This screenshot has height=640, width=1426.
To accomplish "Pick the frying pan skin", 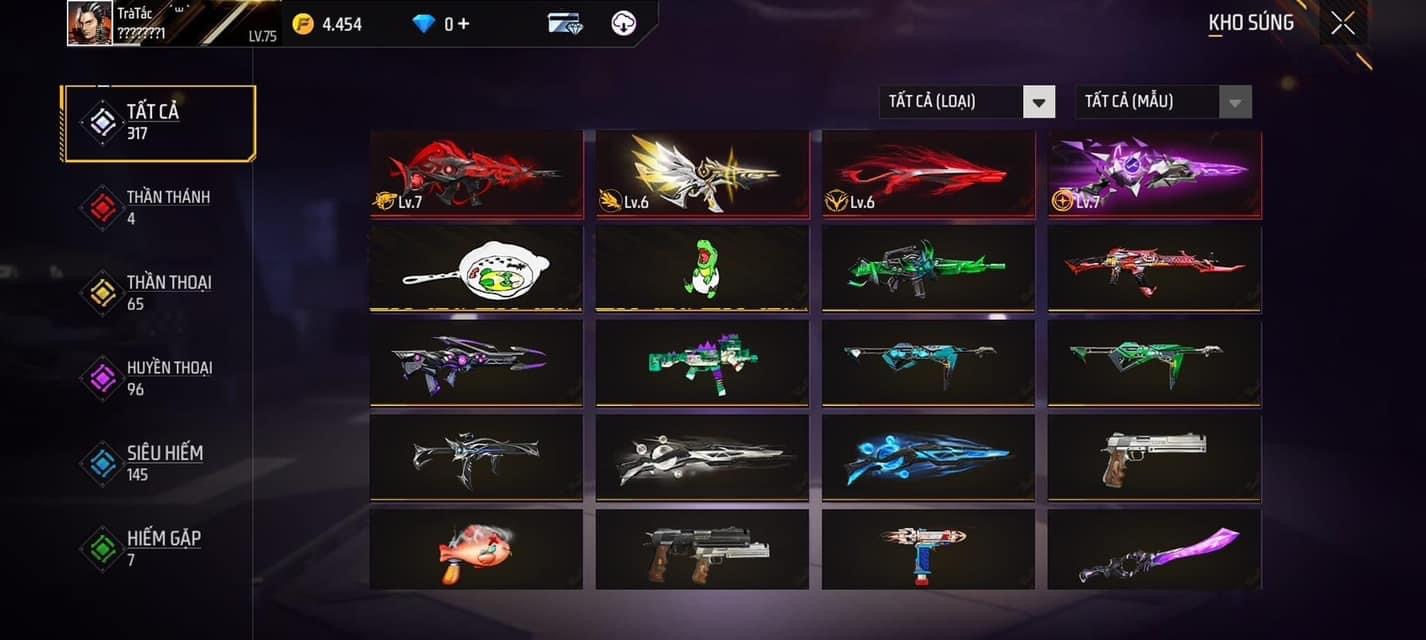I will click(x=476, y=268).
